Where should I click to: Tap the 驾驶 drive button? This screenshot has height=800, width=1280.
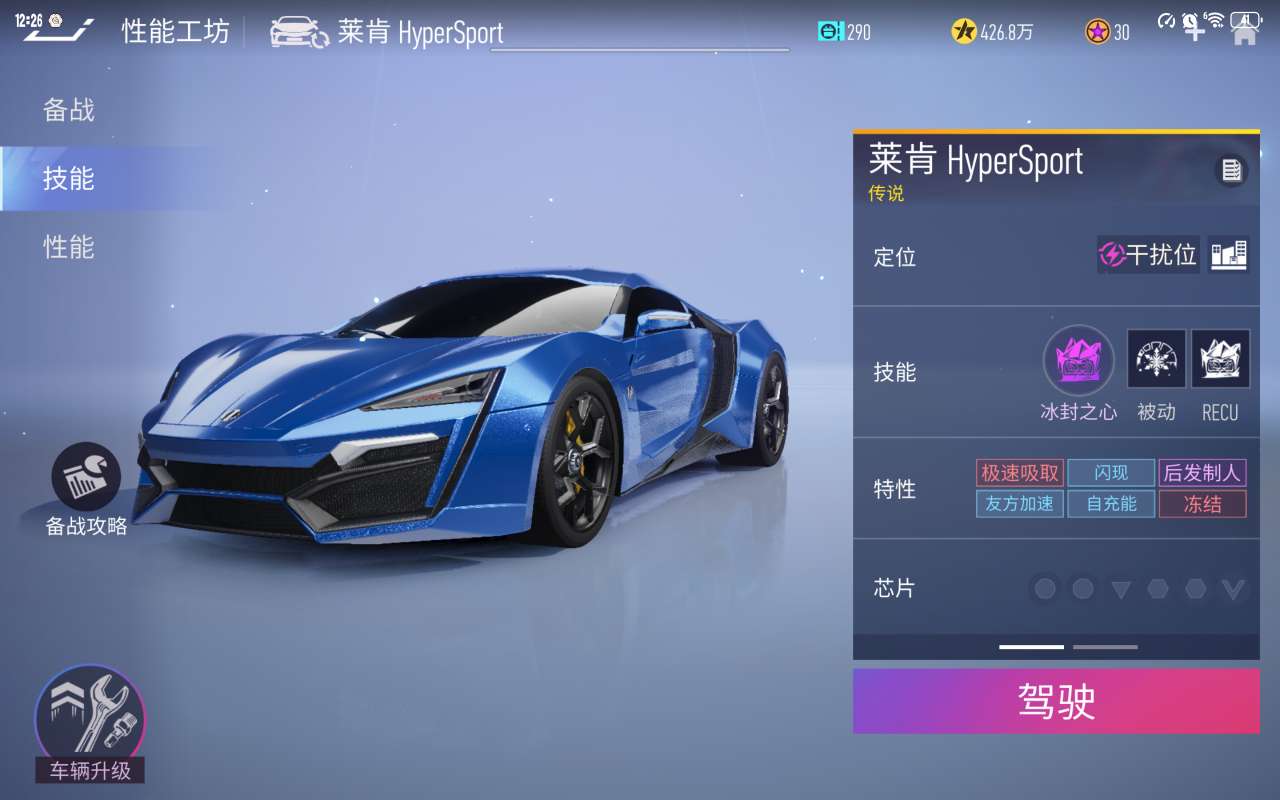(1056, 701)
